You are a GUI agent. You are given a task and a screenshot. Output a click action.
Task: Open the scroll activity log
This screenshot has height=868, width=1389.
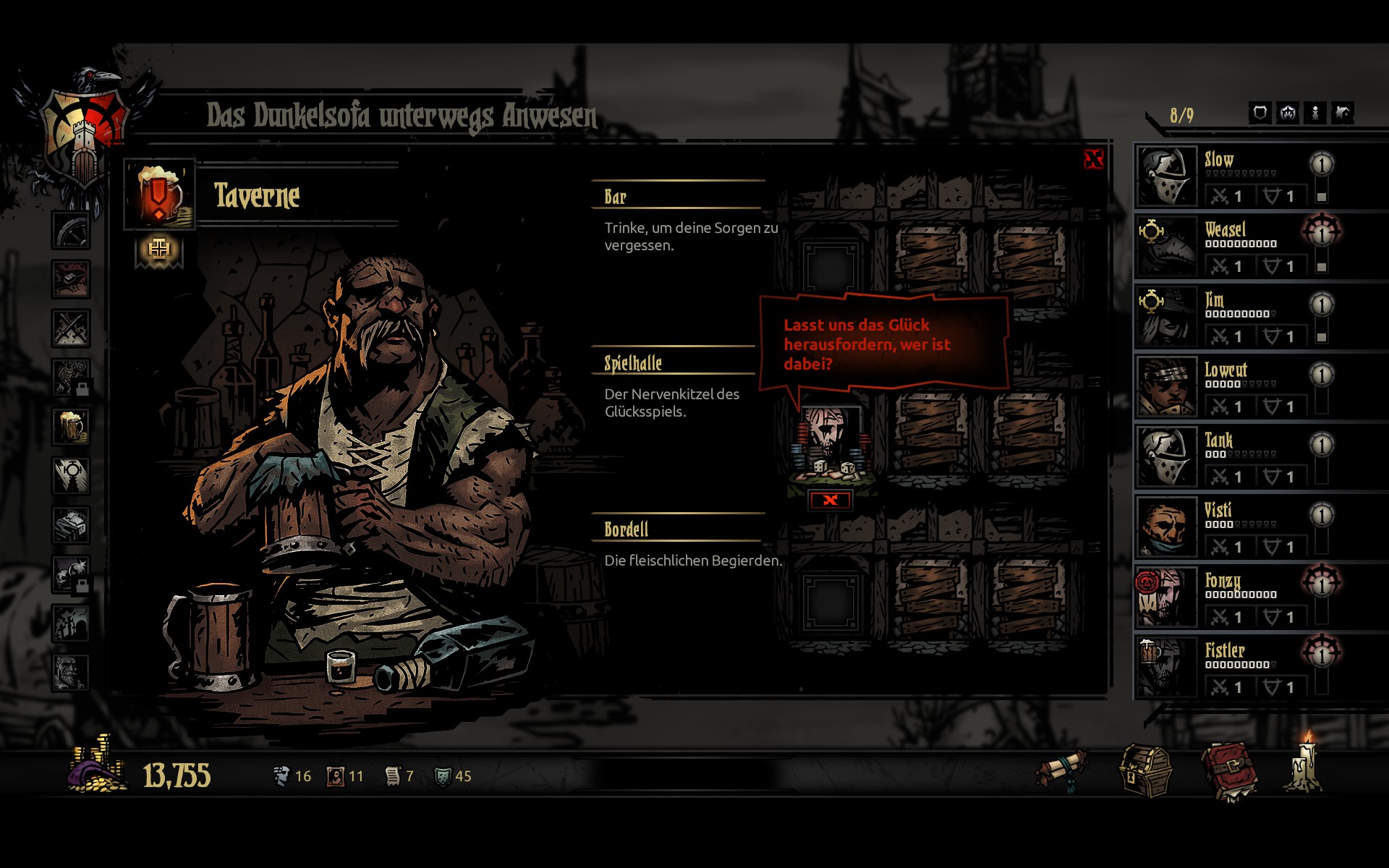[1063, 770]
